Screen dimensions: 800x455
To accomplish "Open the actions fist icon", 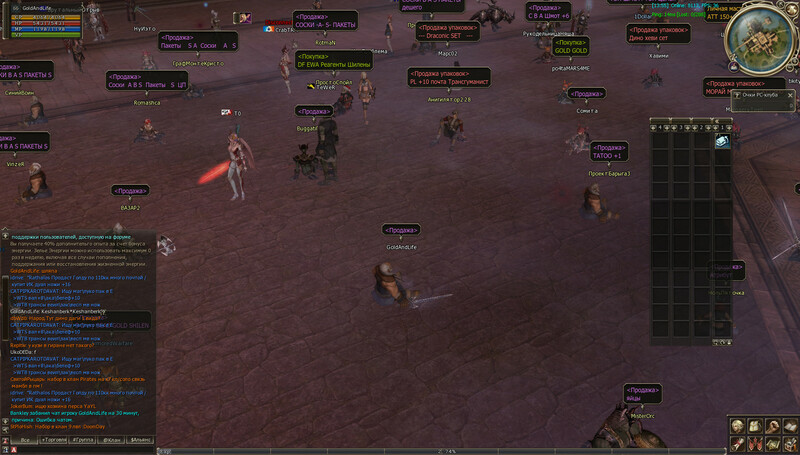I will [x=771, y=427].
